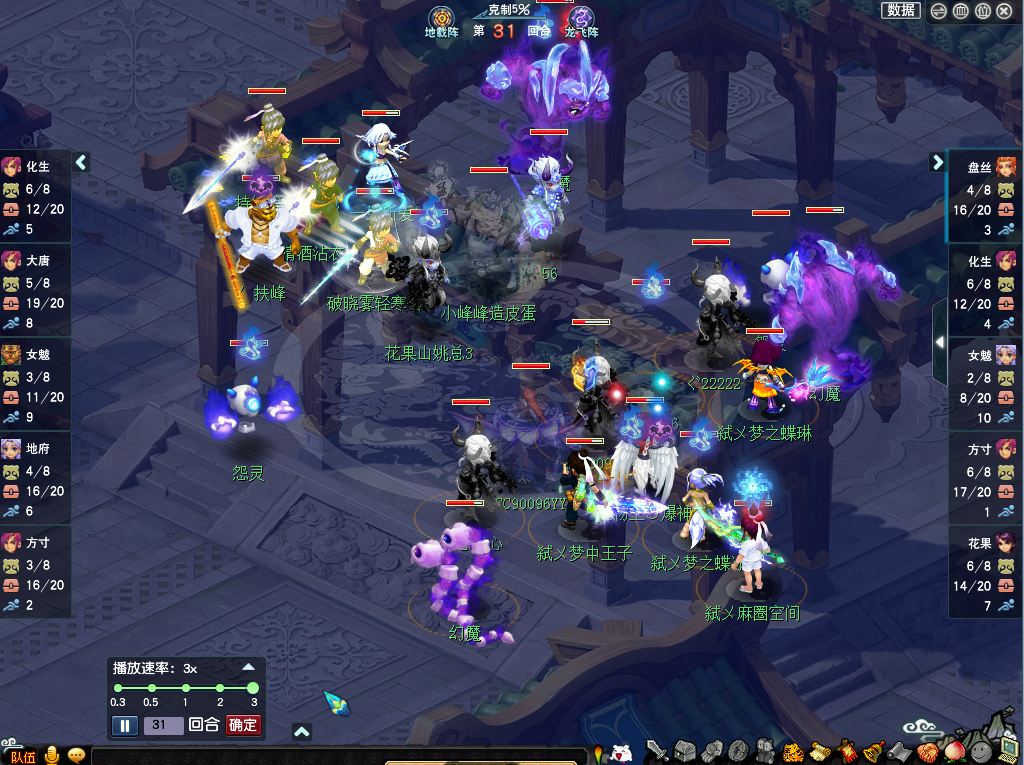
Task: Set playback speed to 1x
Action: 185,688
